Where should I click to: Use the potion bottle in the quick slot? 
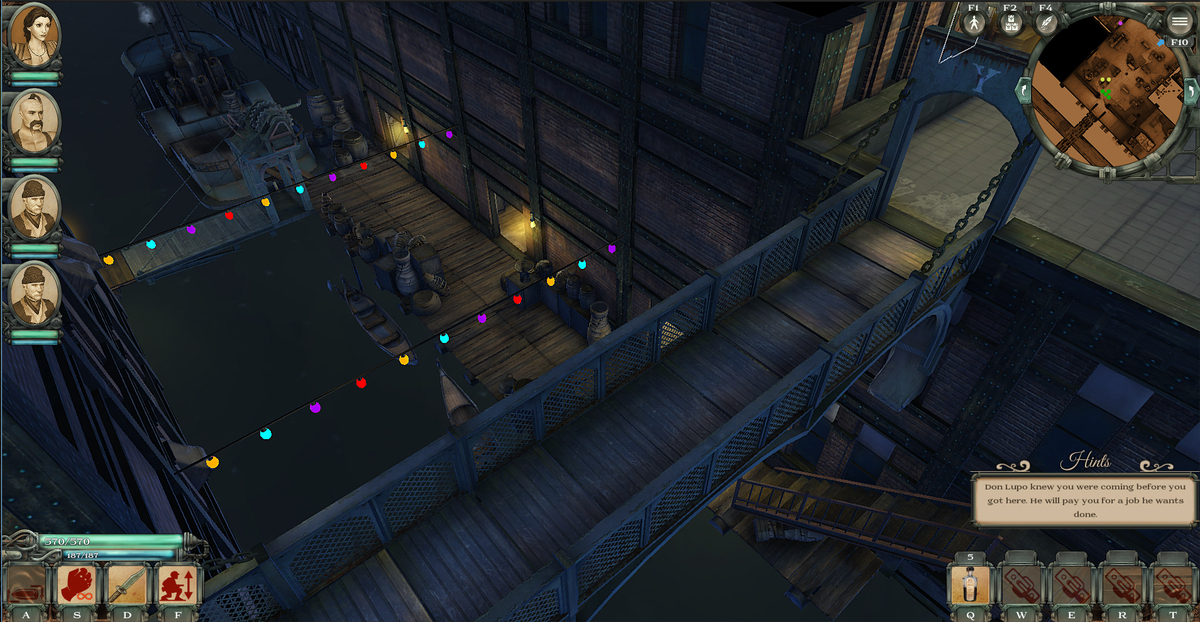[x=970, y=584]
